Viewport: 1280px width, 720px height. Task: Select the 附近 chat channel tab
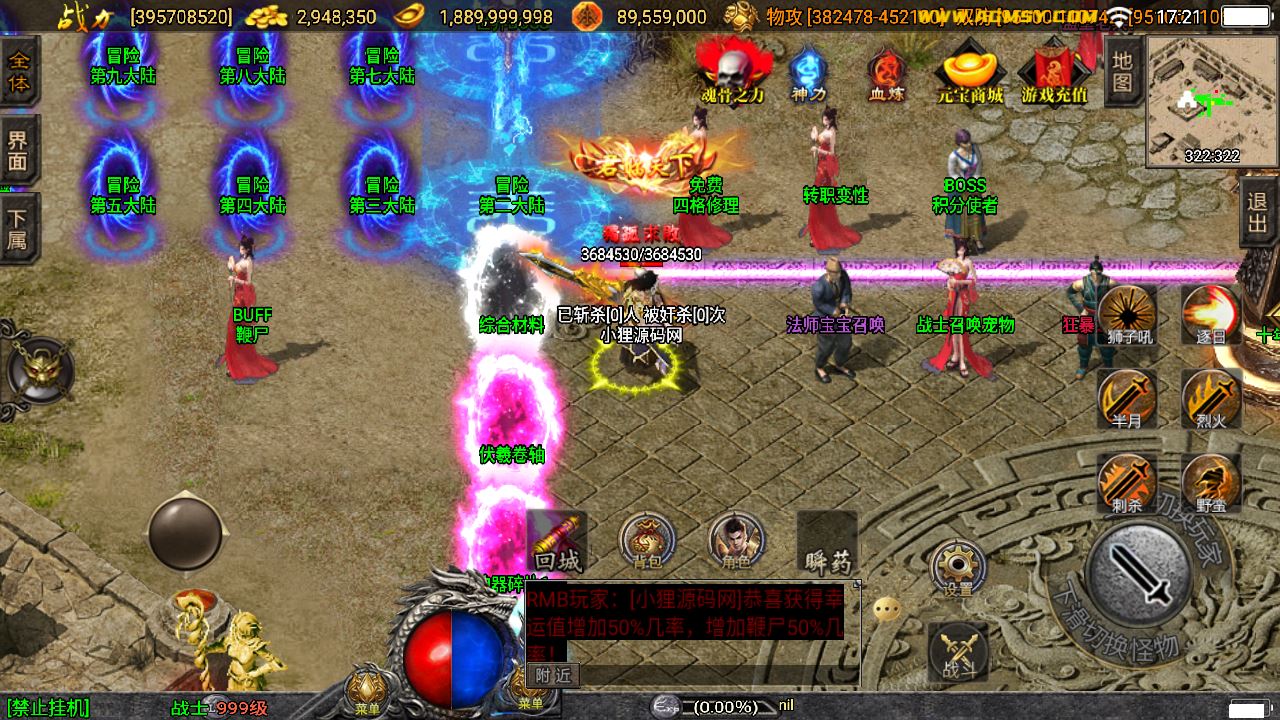point(553,675)
